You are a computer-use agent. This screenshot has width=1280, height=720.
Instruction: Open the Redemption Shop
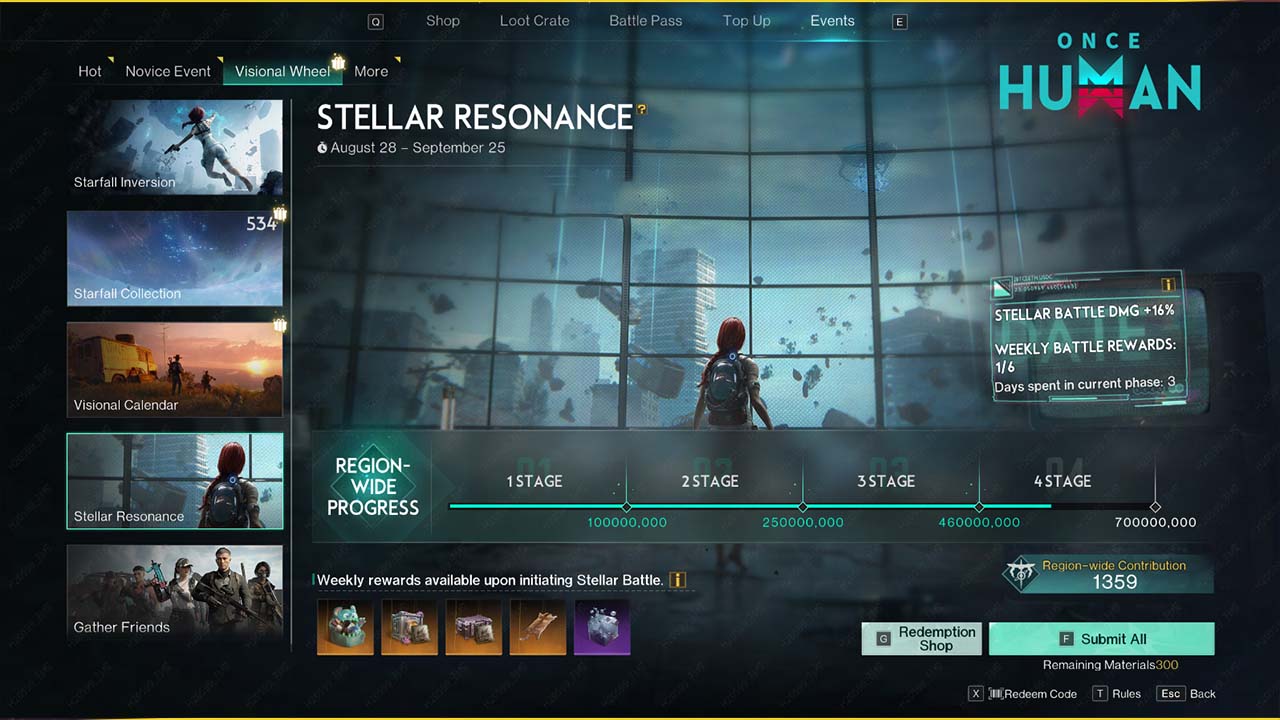pyautogui.click(x=924, y=639)
